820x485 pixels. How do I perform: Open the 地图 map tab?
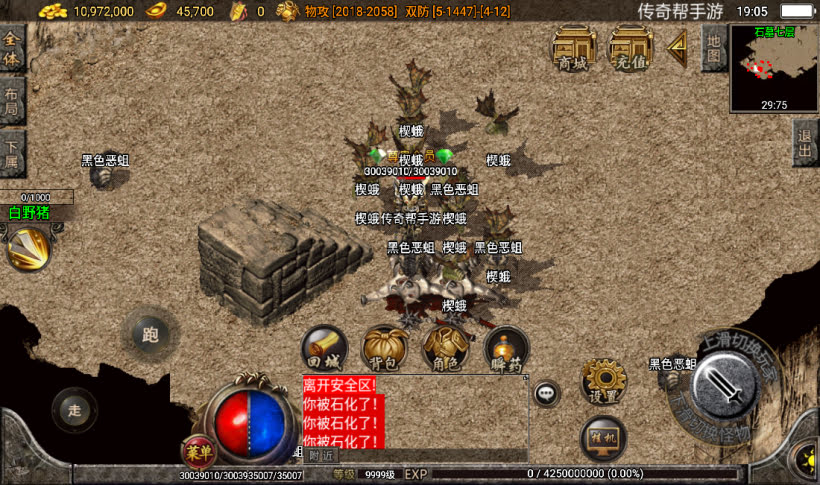pyautogui.click(x=713, y=47)
